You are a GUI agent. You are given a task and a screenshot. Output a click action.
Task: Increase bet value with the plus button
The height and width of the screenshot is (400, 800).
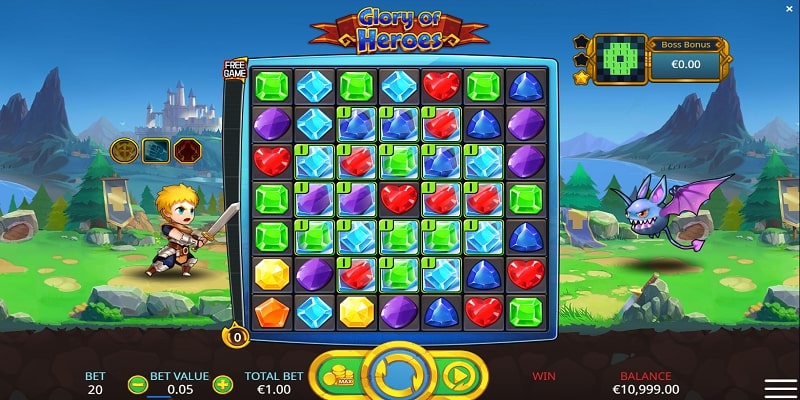click(x=223, y=385)
